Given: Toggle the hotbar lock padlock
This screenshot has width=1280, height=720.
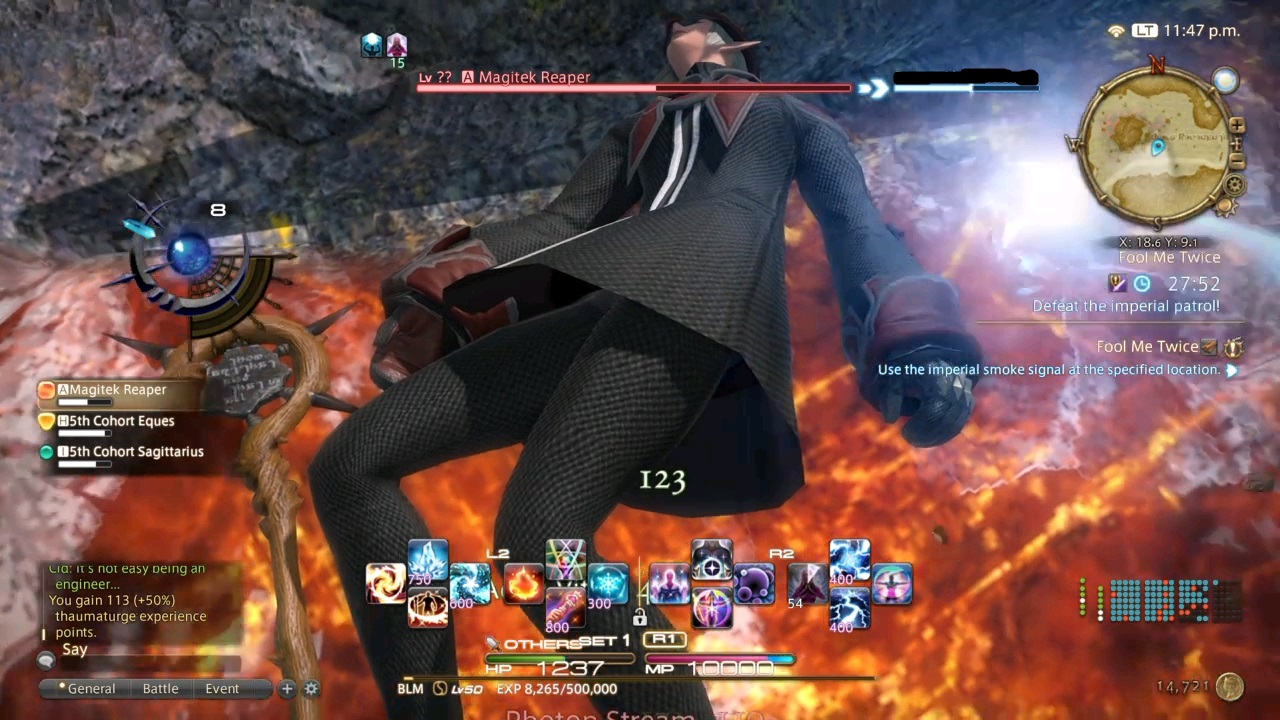Looking at the screenshot, I should click(x=640, y=618).
